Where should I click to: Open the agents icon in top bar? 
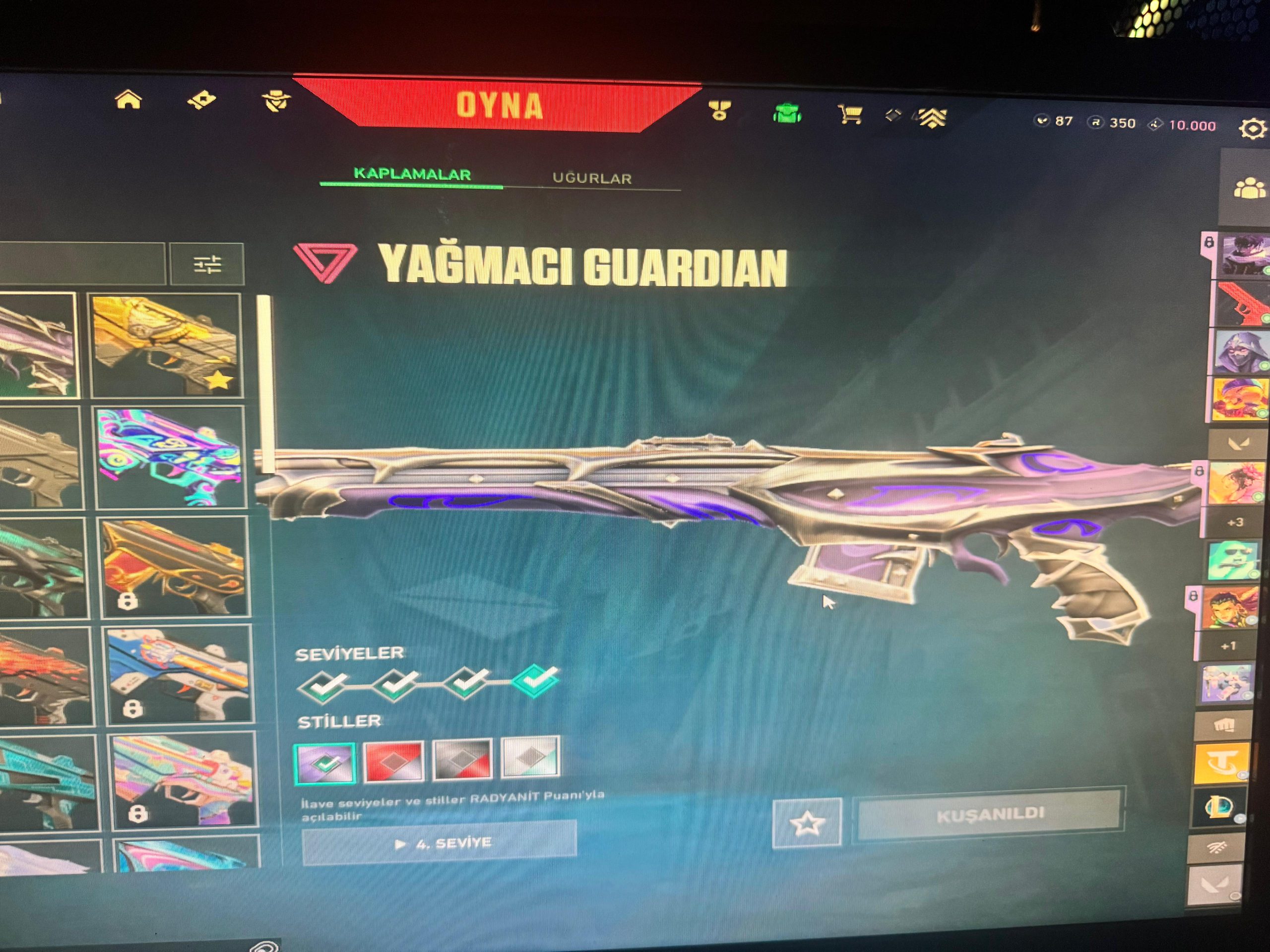coord(276,102)
